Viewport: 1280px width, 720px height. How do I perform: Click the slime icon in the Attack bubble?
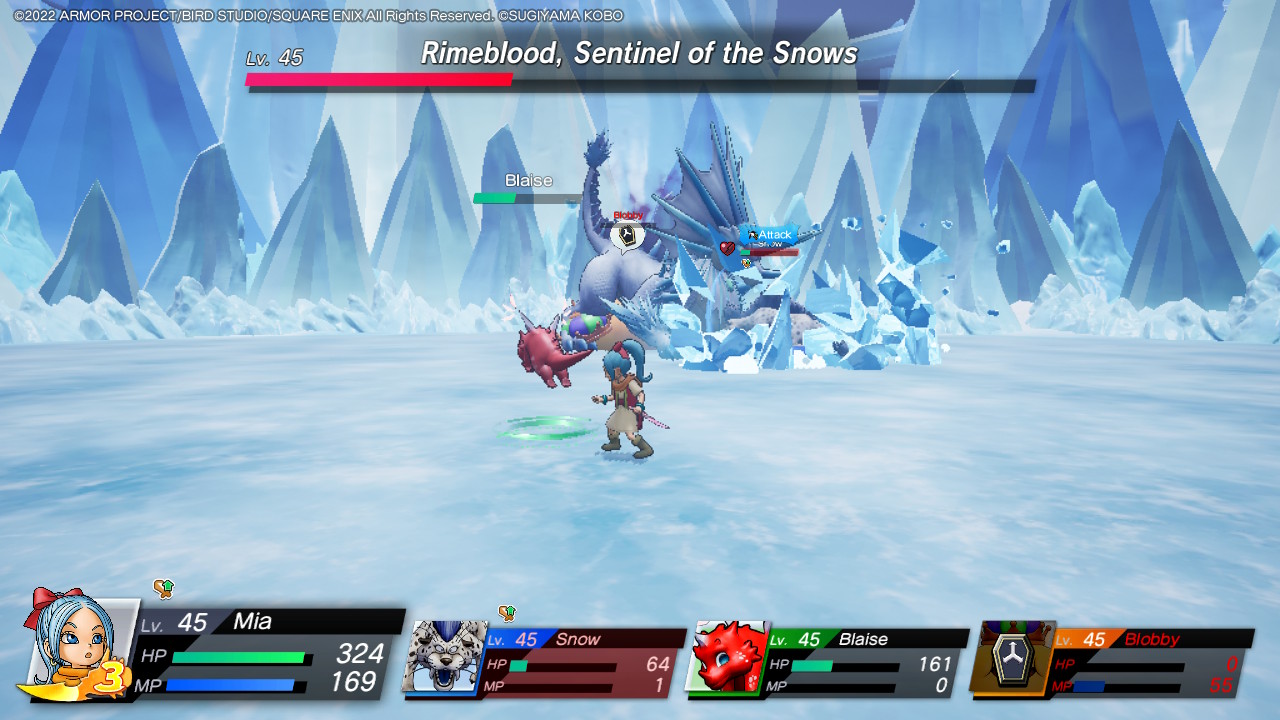click(x=753, y=234)
